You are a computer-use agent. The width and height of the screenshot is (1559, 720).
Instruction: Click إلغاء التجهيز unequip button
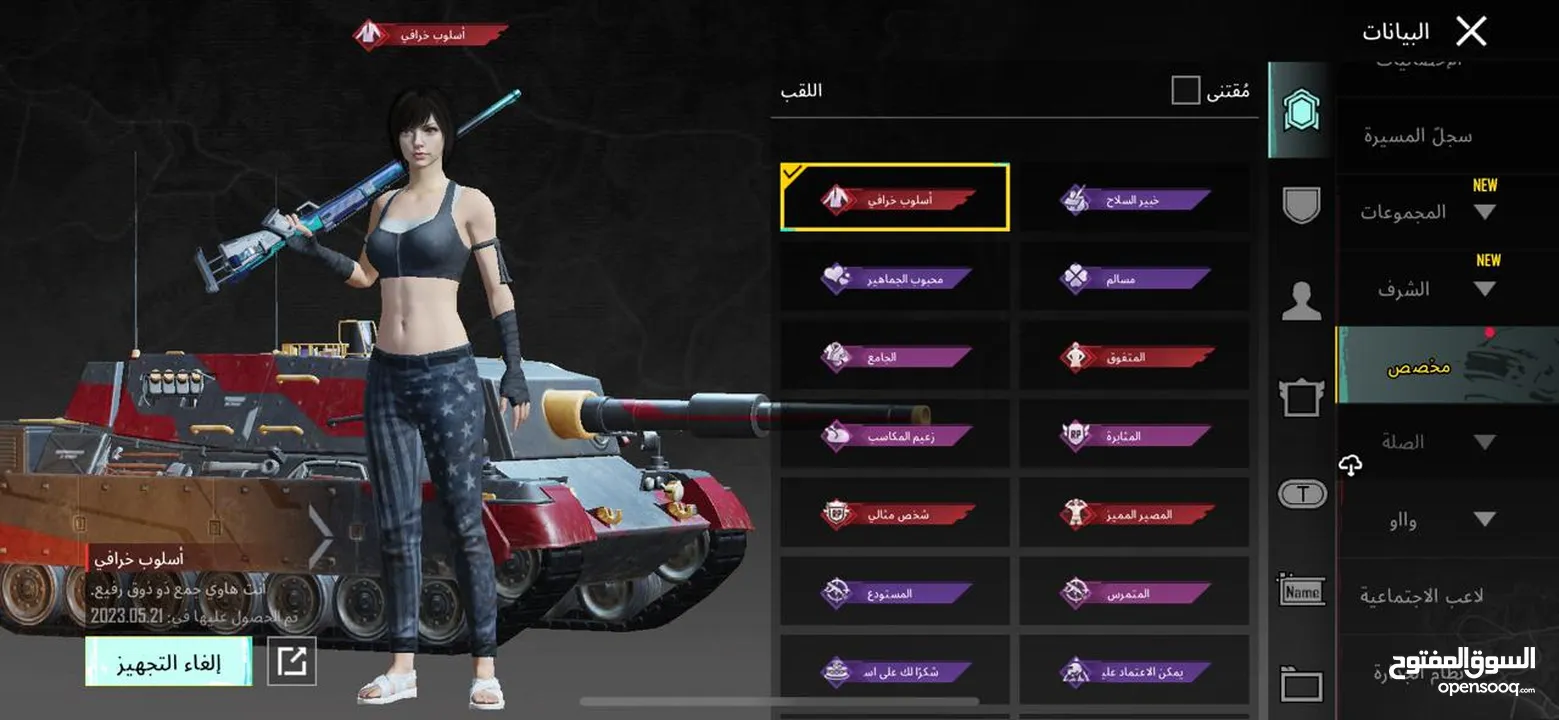pos(168,662)
